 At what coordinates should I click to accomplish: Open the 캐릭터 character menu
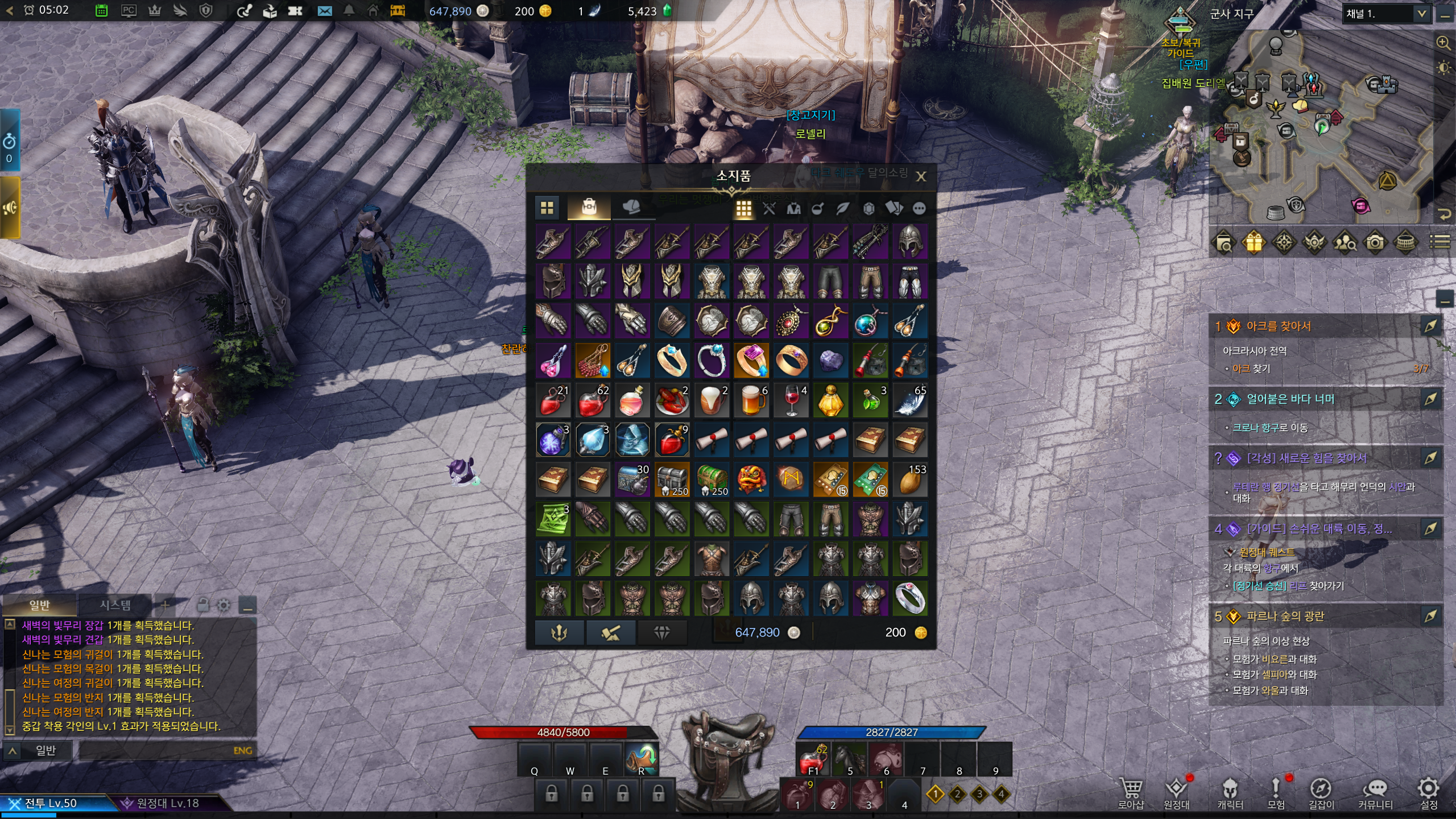click(1230, 792)
